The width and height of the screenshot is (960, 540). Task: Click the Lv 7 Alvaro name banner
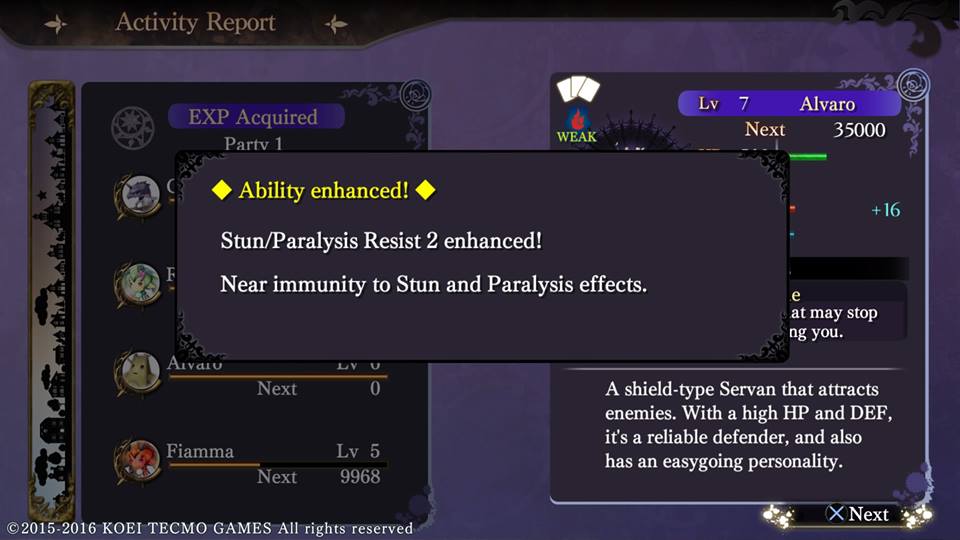click(788, 104)
